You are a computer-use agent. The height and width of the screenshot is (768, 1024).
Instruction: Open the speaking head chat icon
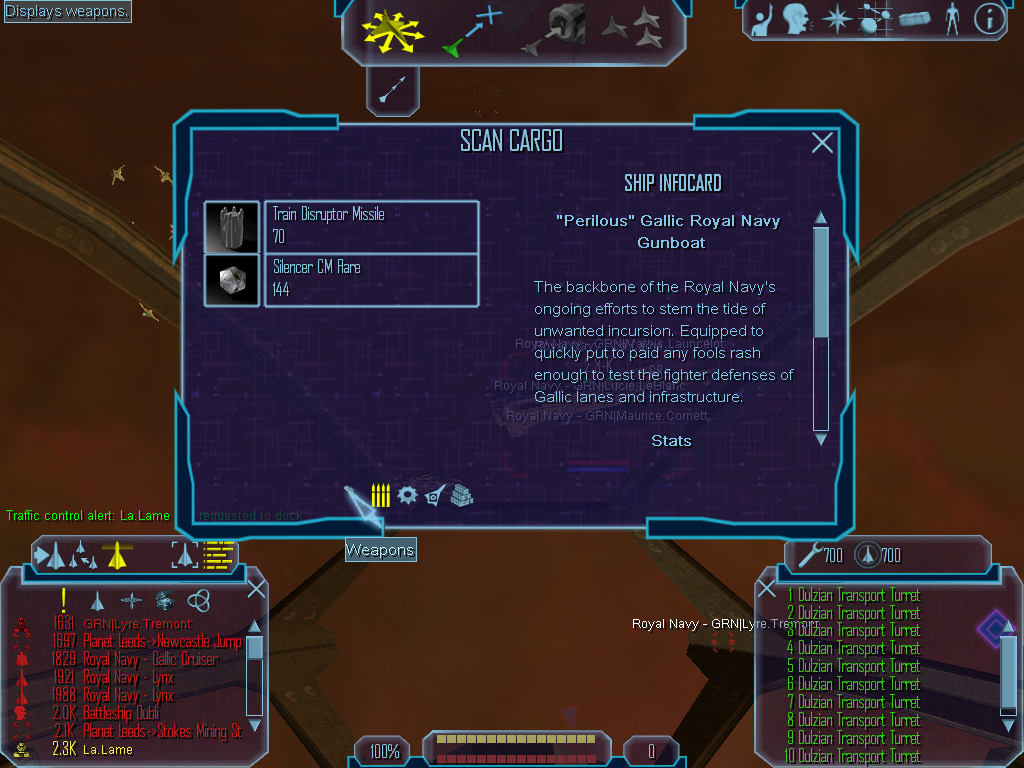coord(795,19)
